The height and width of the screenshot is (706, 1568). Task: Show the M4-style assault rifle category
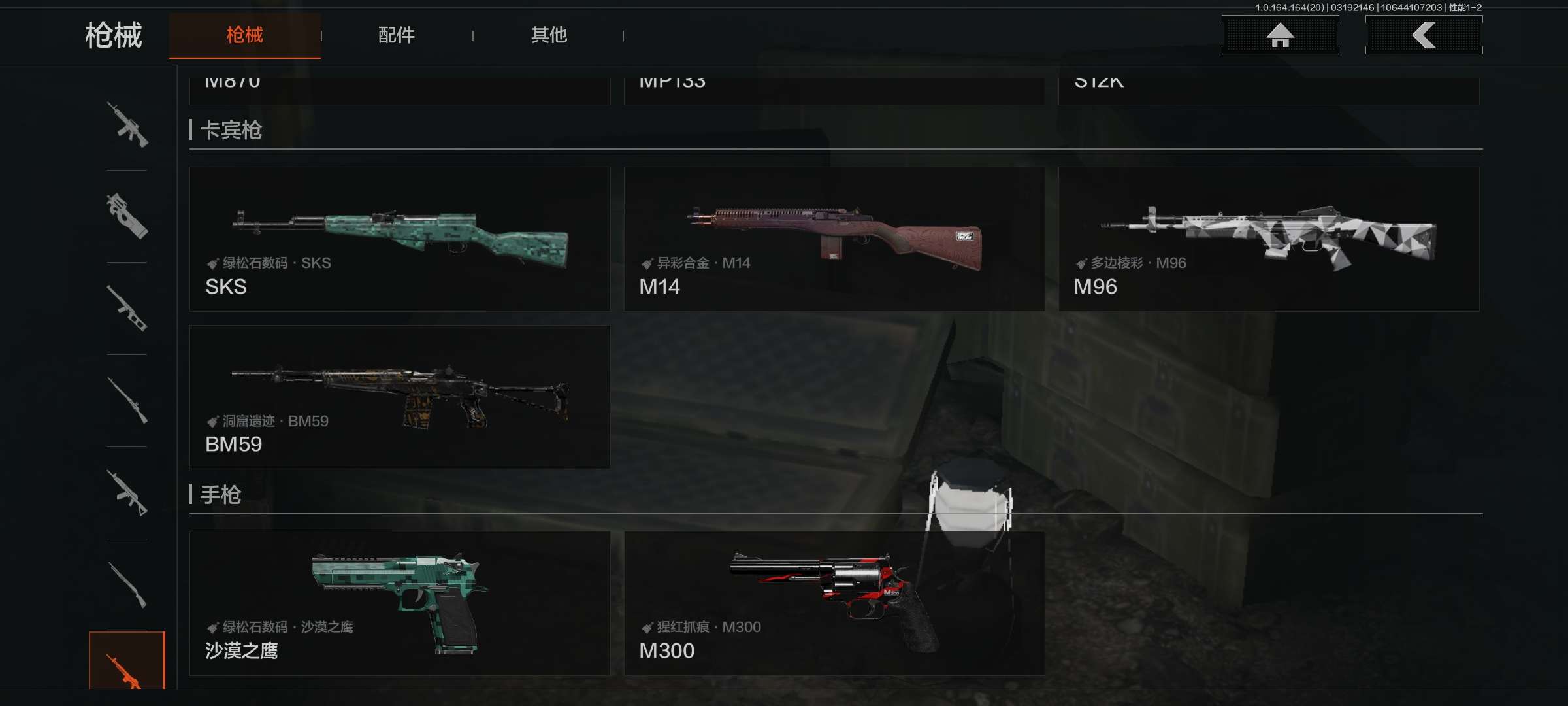pos(127,125)
